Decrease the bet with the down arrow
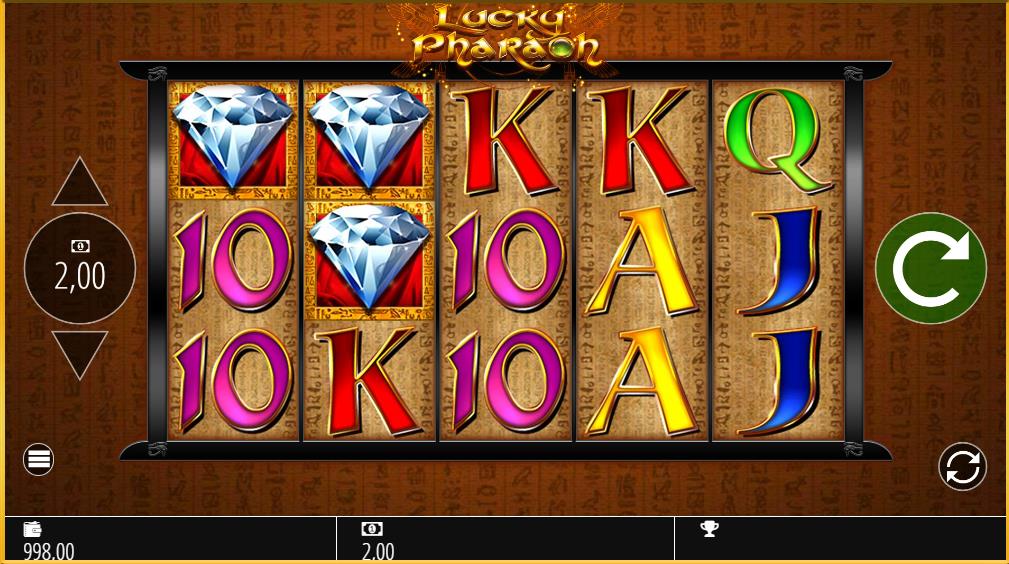This screenshot has width=1009, height=564. [x=80, y=353]
